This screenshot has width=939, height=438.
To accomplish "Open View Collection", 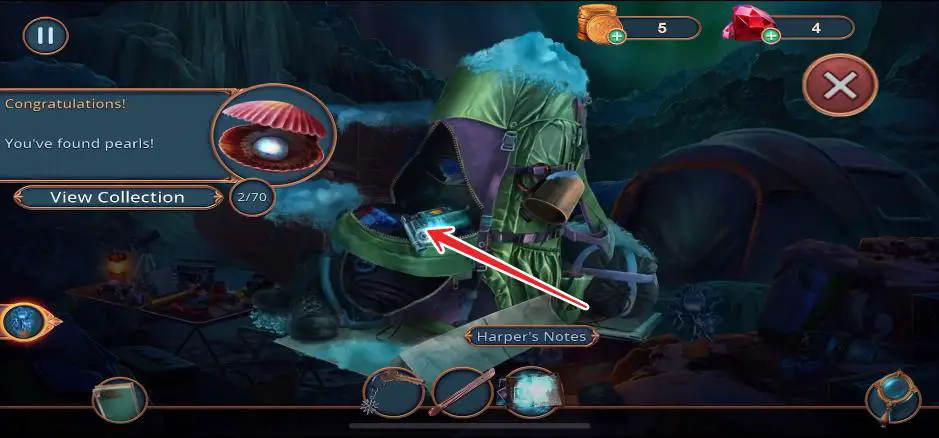I will pos(117,197).
